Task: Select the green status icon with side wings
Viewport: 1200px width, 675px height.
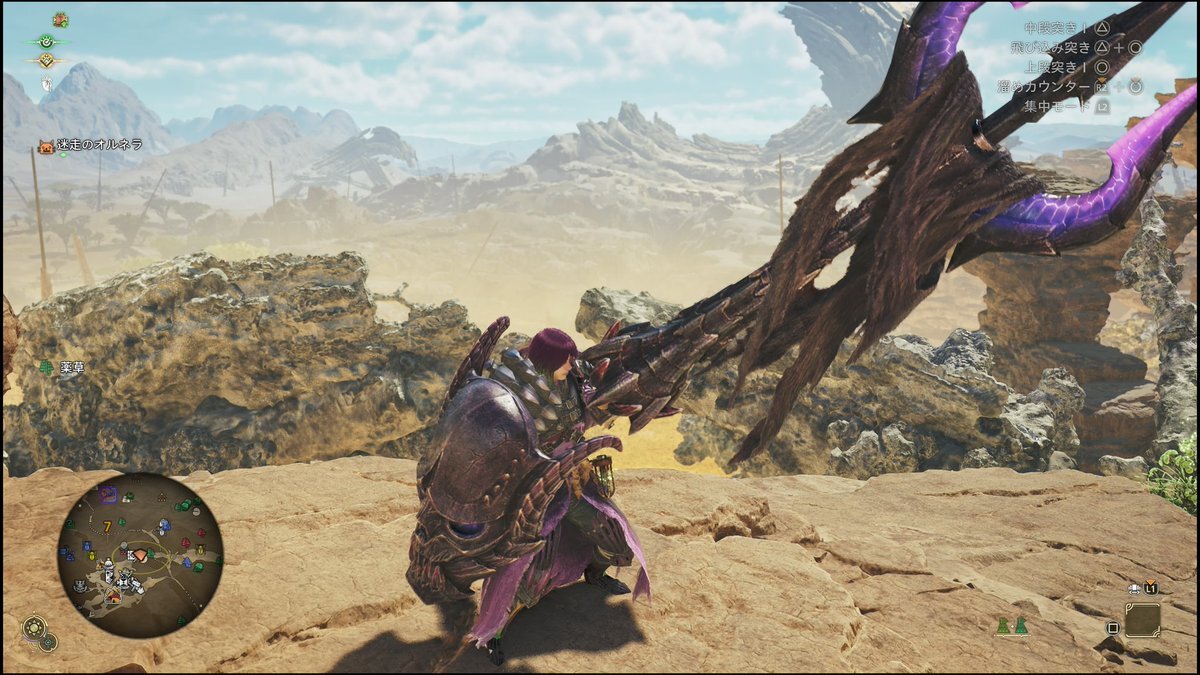Action: click(46, 41)
